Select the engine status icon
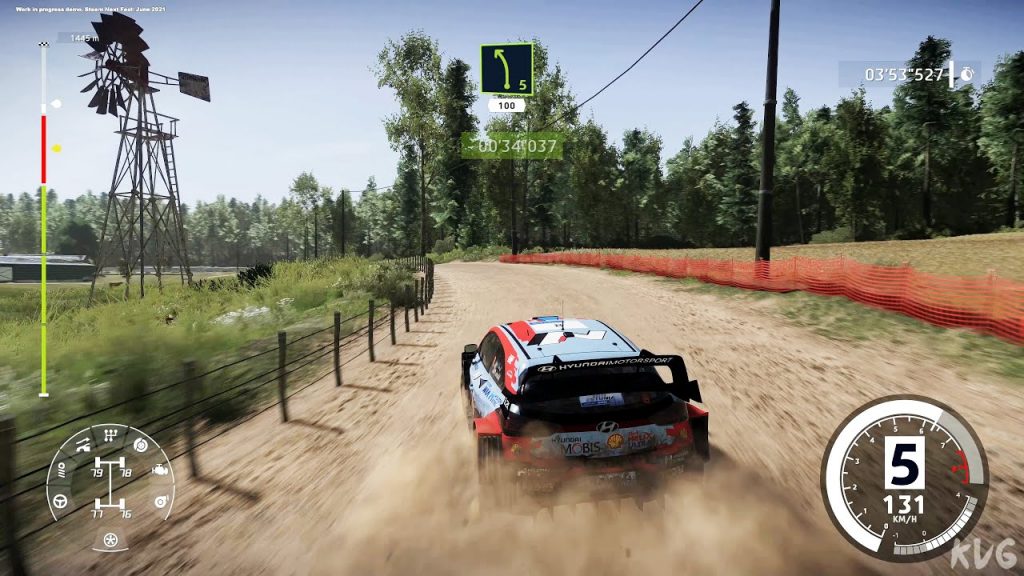This screenshot has height=576, width=1024. pyautogui.click(x=159, y=469)
